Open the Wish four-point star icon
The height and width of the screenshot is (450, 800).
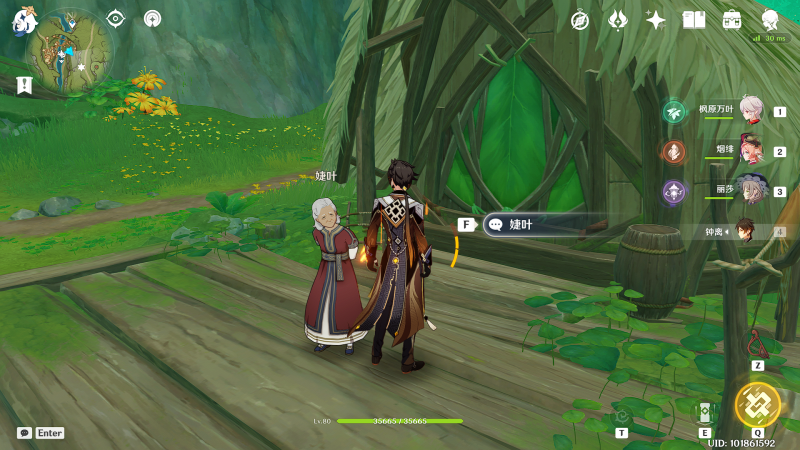[x=656, y=20]
